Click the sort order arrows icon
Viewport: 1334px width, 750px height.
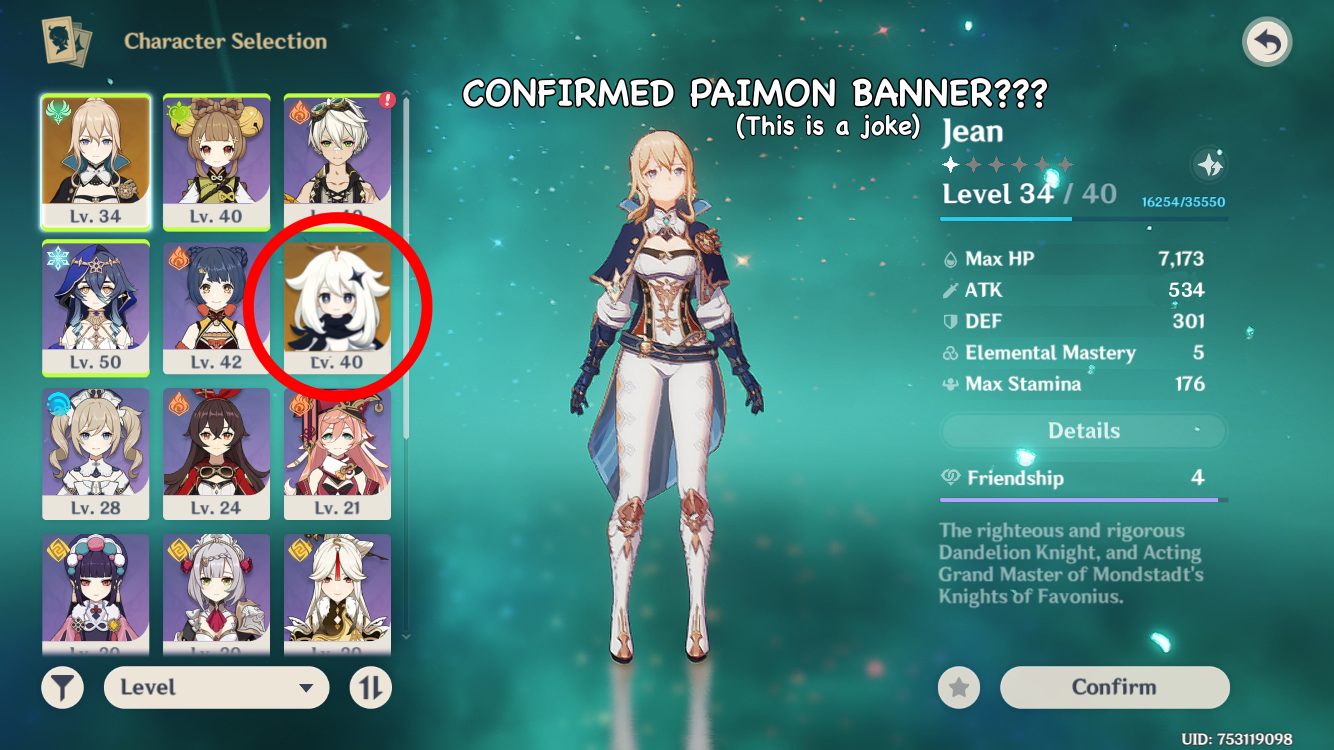(x=369, y=687)
